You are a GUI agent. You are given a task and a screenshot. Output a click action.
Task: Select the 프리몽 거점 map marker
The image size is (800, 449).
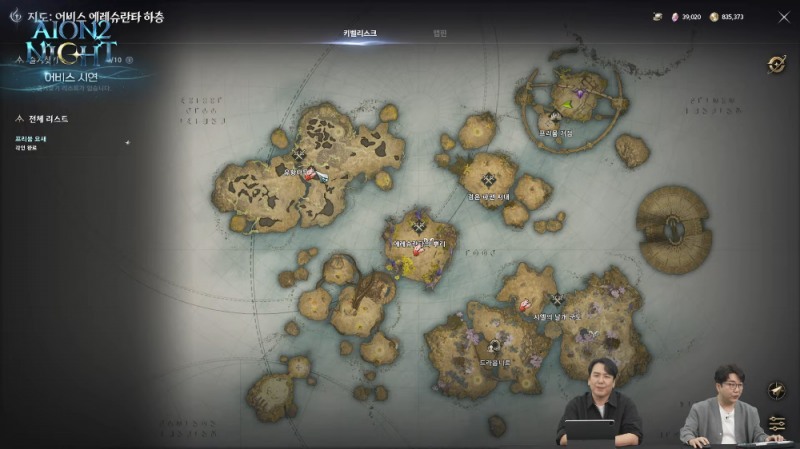[x=556, y=118]
